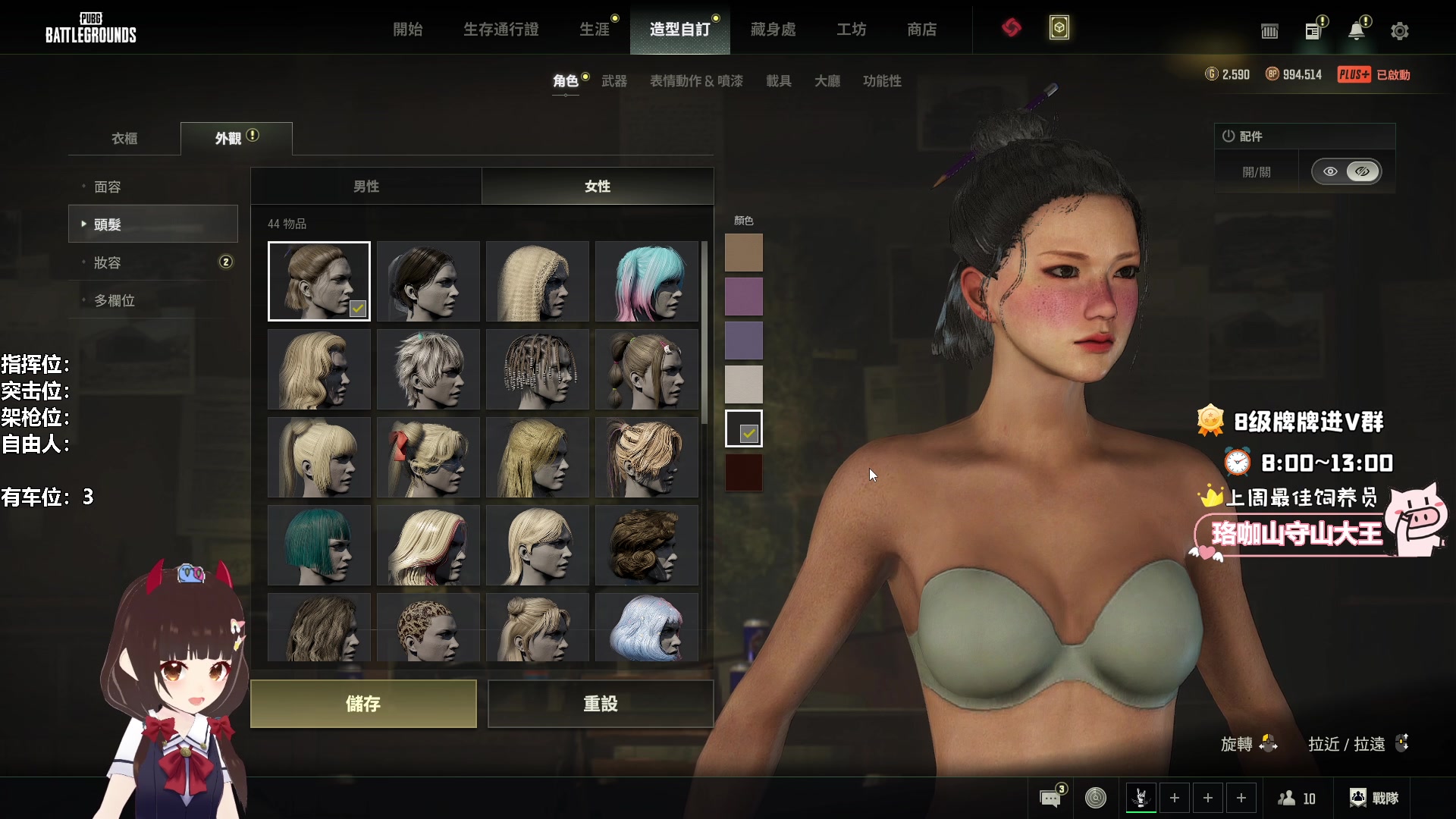The height and width of the screenshot is (819, 1456).
Task: Go to the 商店 shop menu
Action: point(921,30)
